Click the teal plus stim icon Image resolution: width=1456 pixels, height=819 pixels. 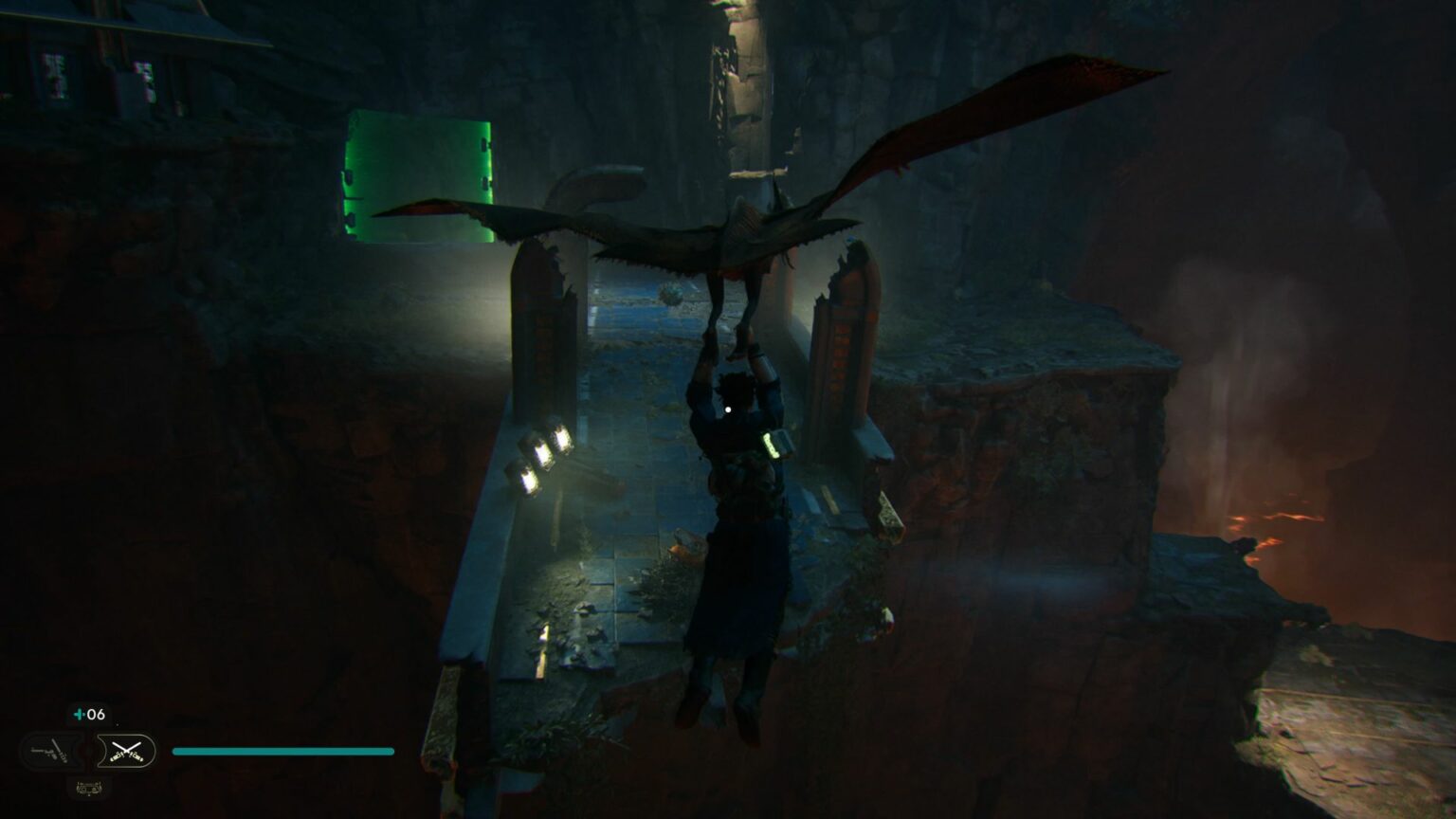pyautogui.click(x=78, y=715)
